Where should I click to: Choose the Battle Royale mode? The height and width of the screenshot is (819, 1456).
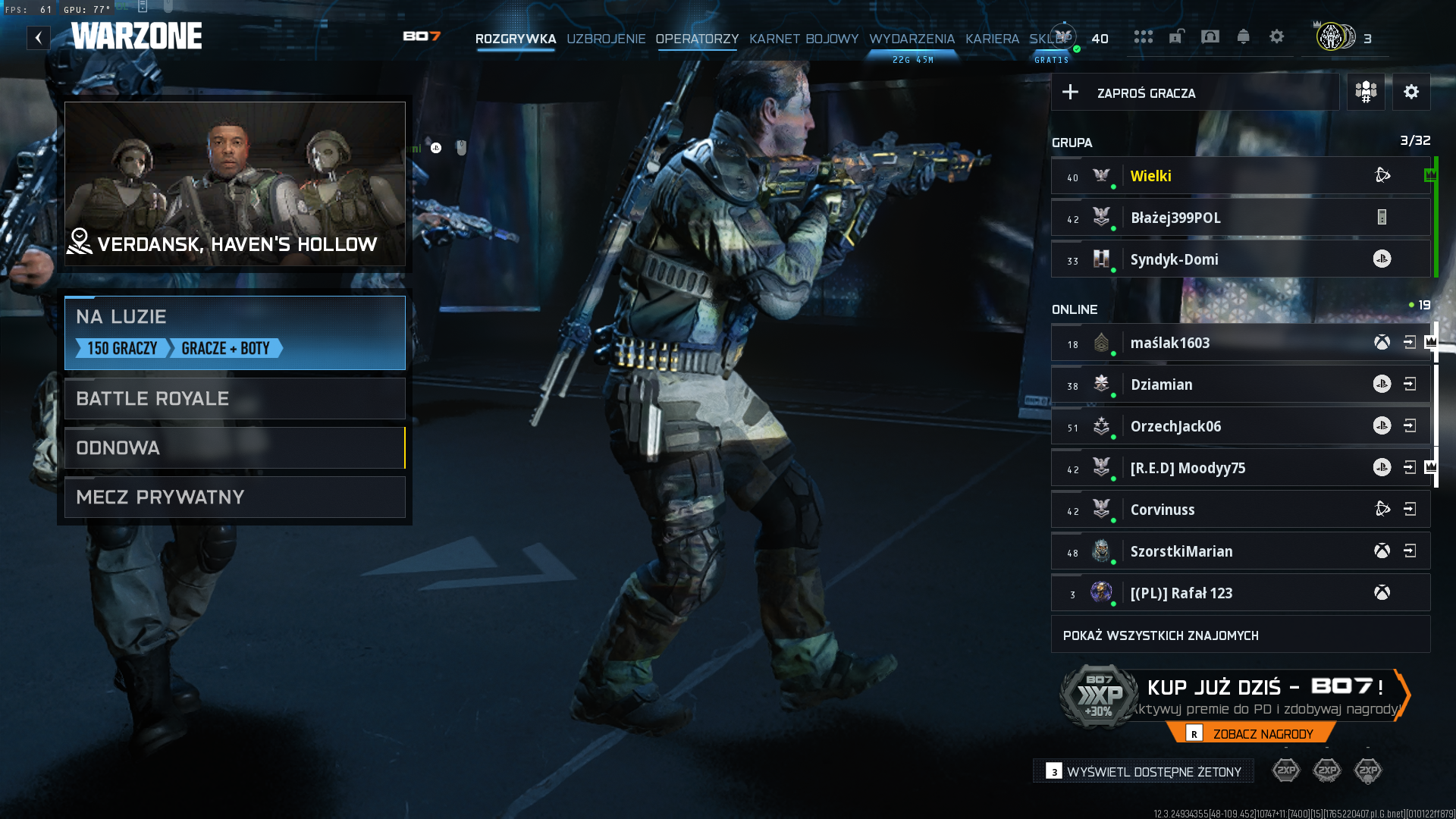235,398
